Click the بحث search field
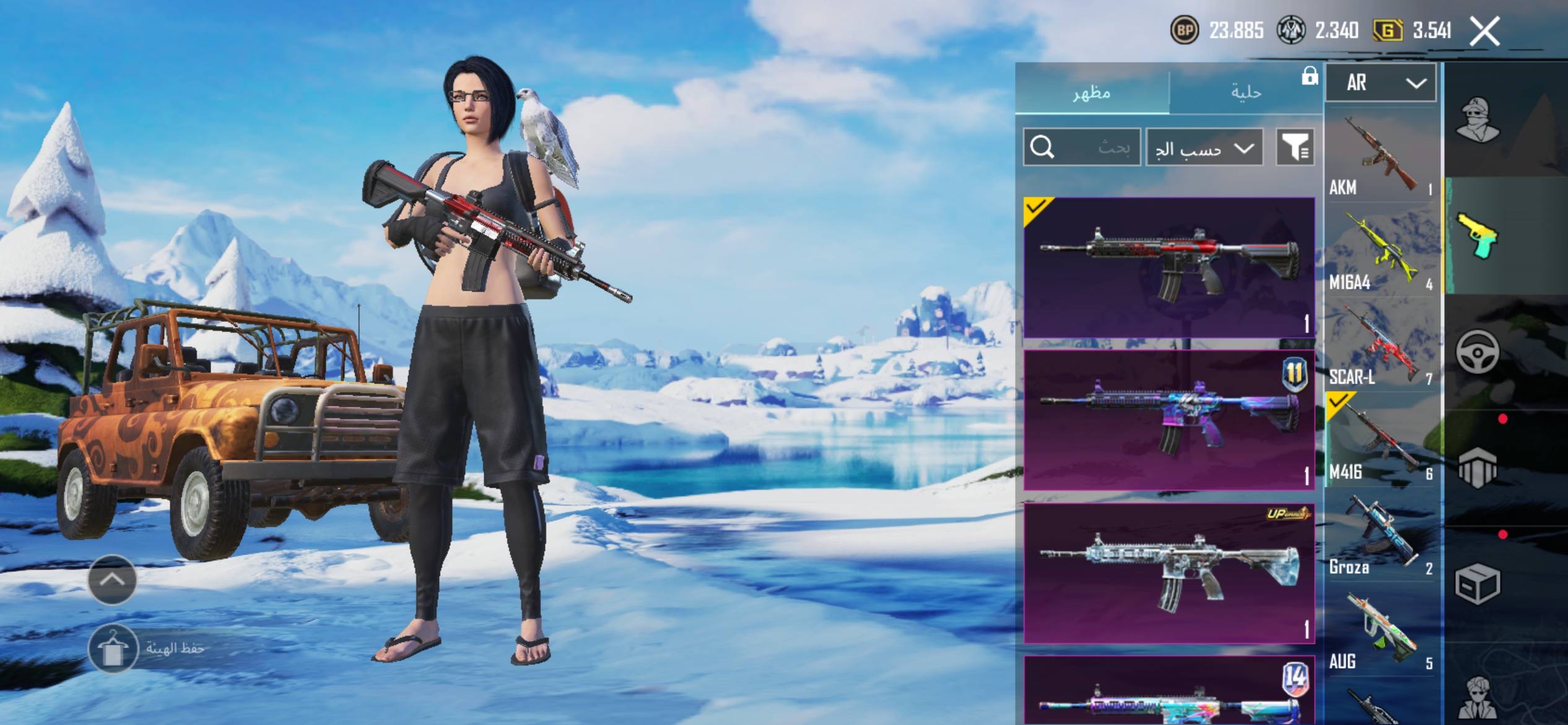Screen dimensions: 1568x725 pos(1081,147)
